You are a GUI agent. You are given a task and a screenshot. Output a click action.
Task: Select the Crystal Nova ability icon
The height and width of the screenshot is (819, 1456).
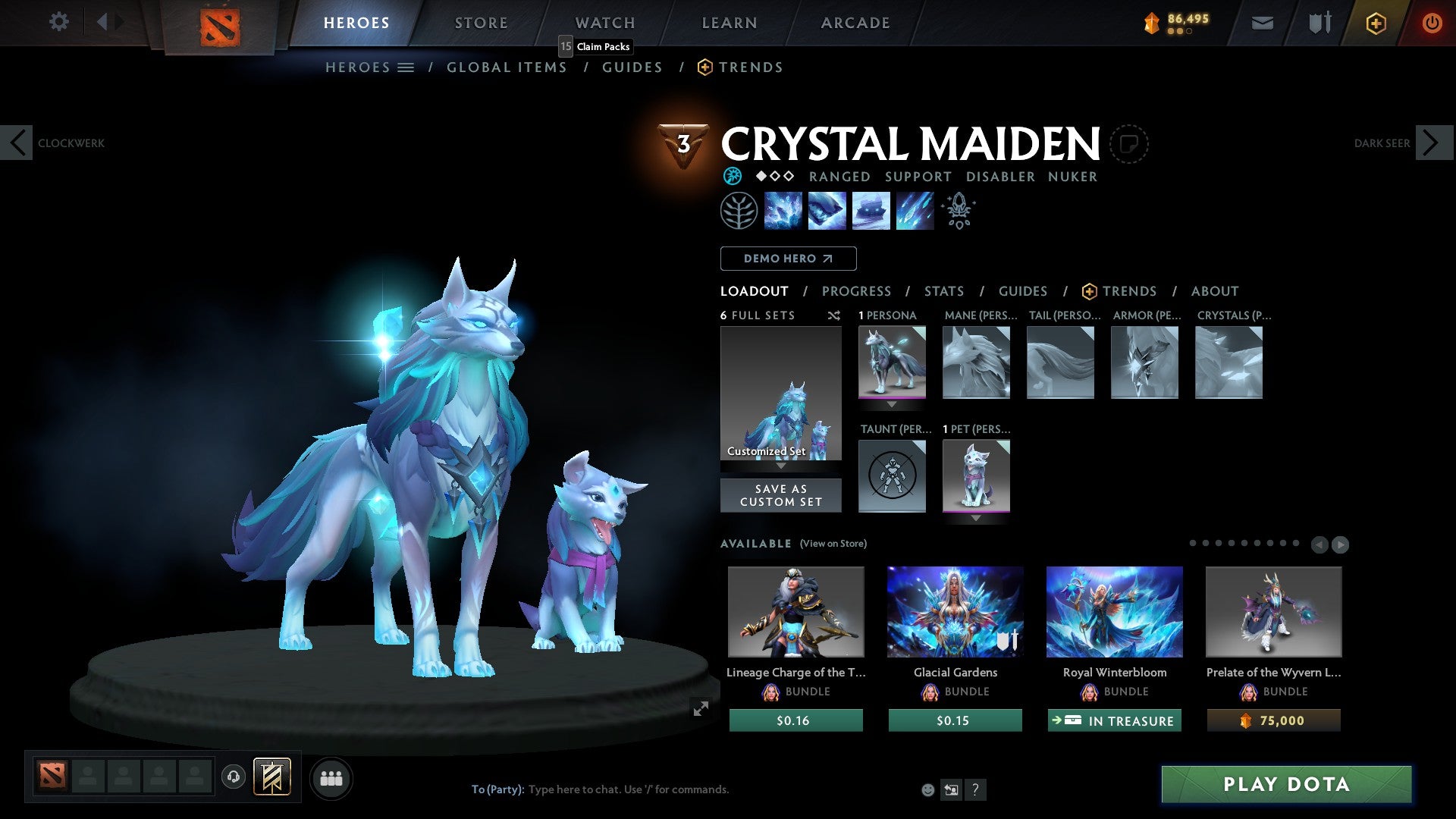pyautogui.click(x=783, y=211)
